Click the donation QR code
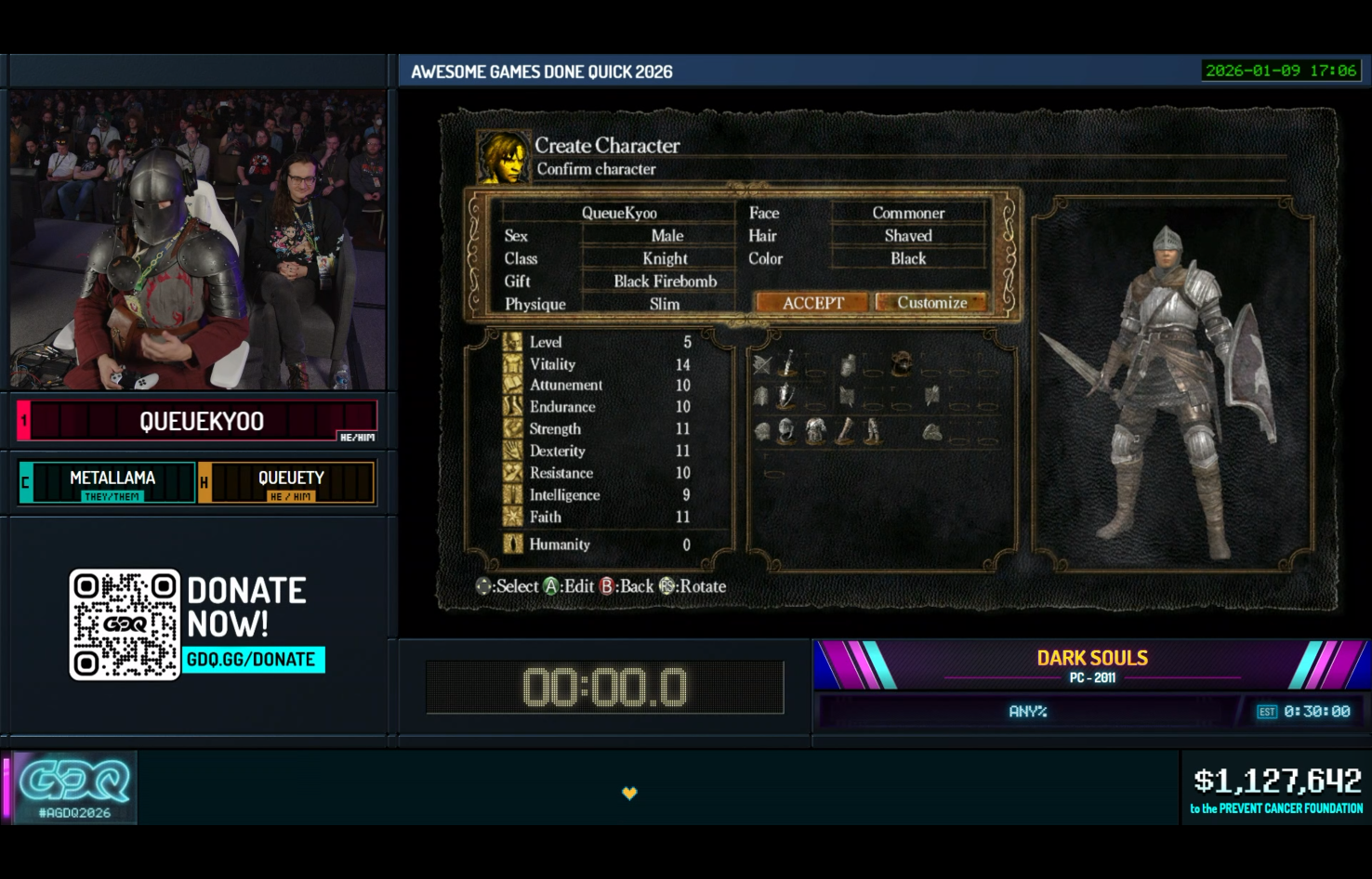This screenshot has width=1372, height=879. pos(125,624)
